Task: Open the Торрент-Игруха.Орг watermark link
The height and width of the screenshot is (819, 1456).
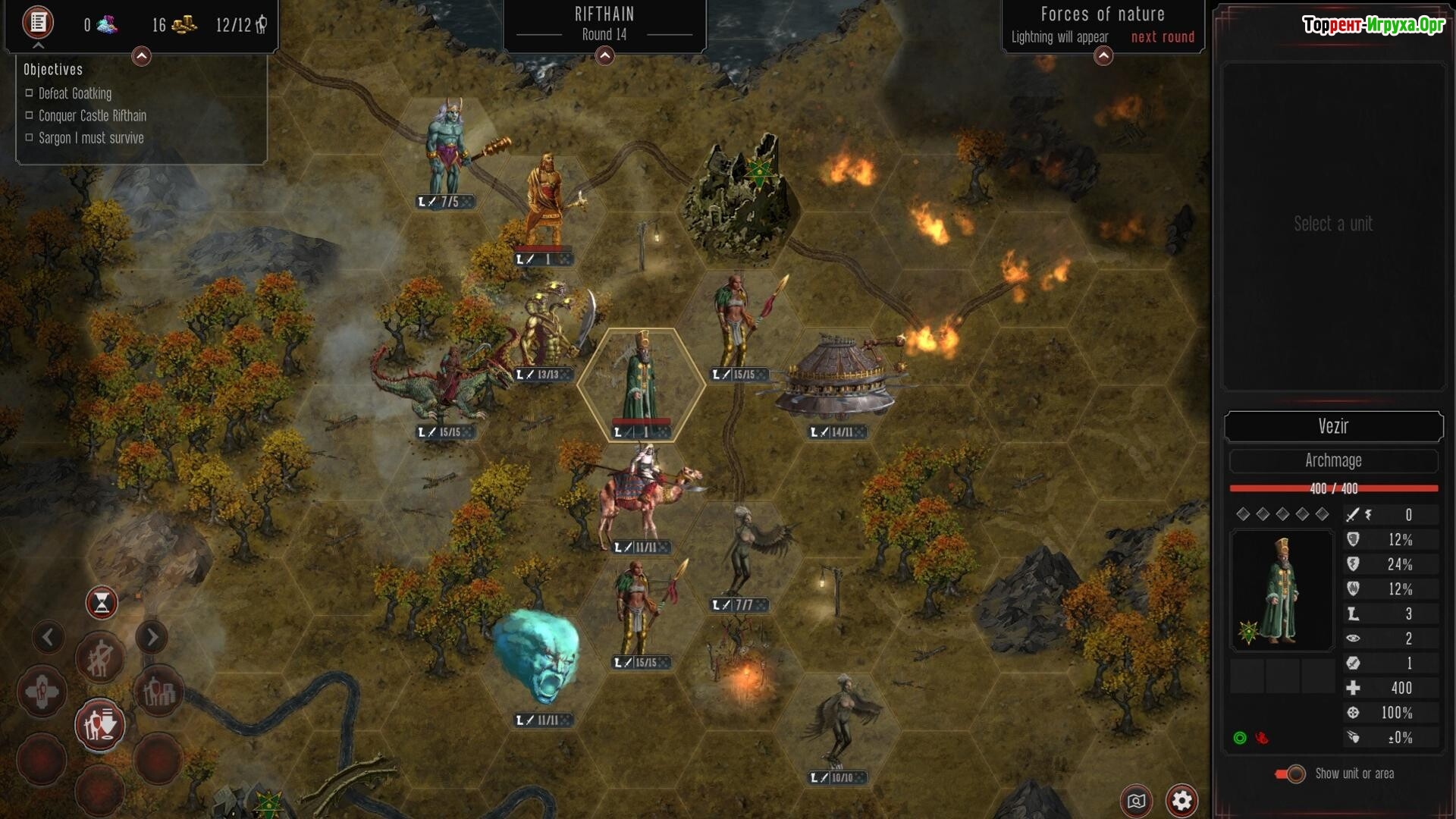Action: pos(1373,25)
